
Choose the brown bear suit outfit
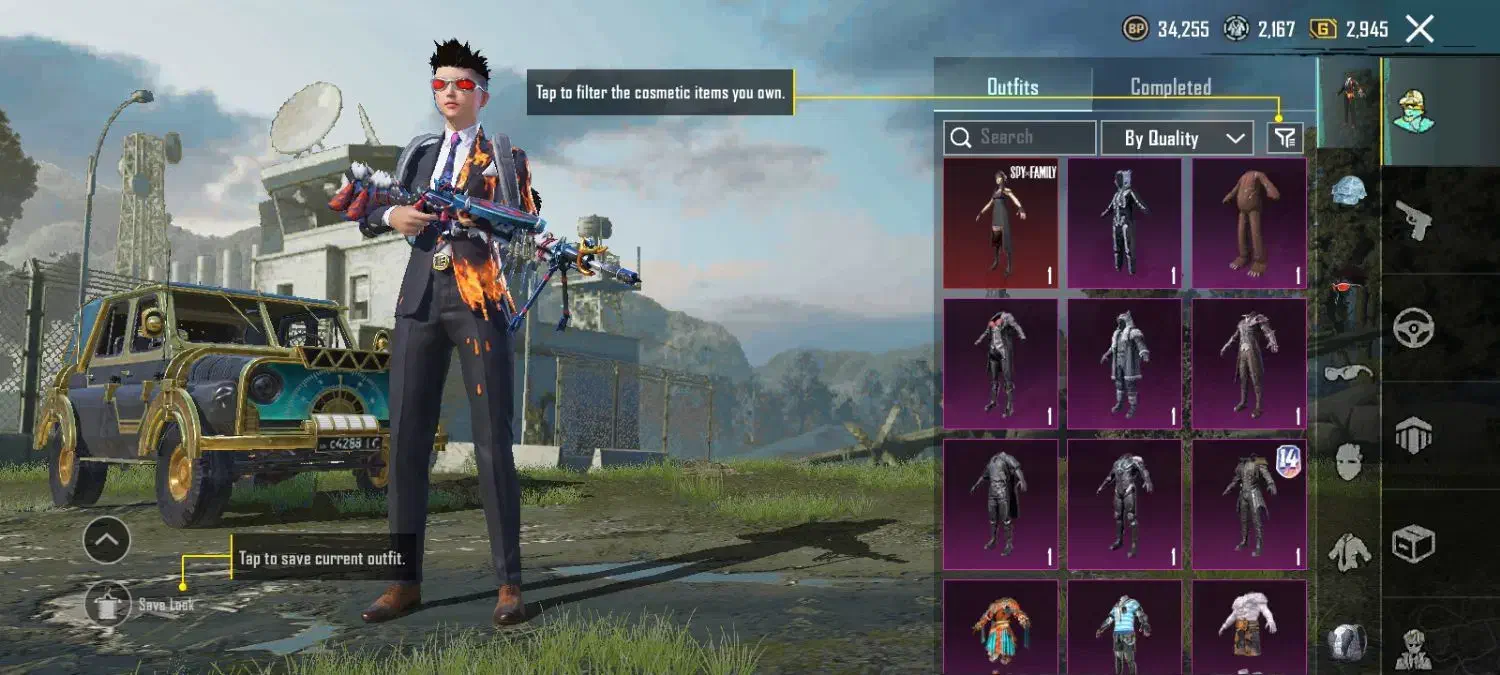tap(1249, 223)
